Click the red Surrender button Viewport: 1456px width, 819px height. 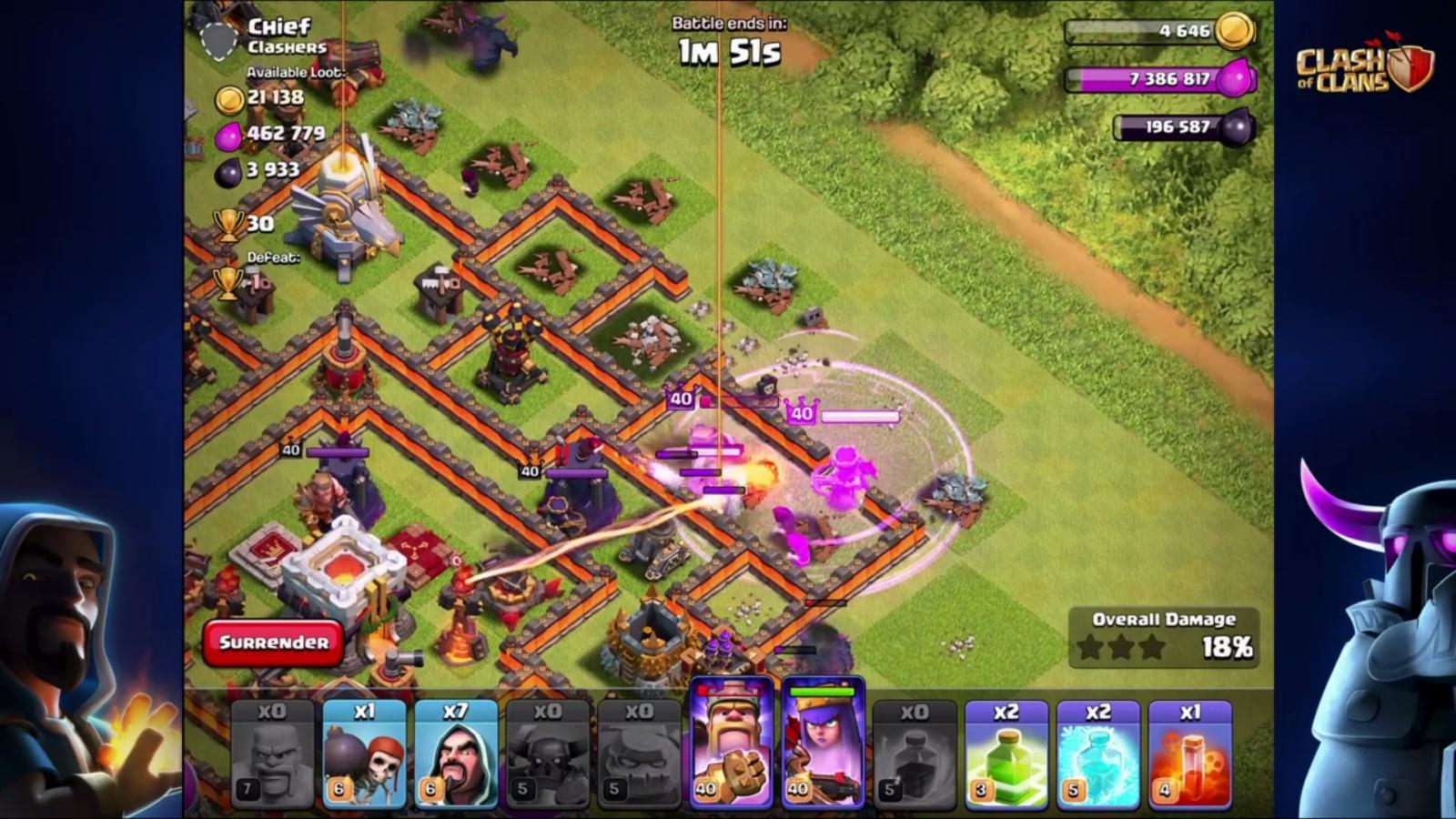point(273,642)
